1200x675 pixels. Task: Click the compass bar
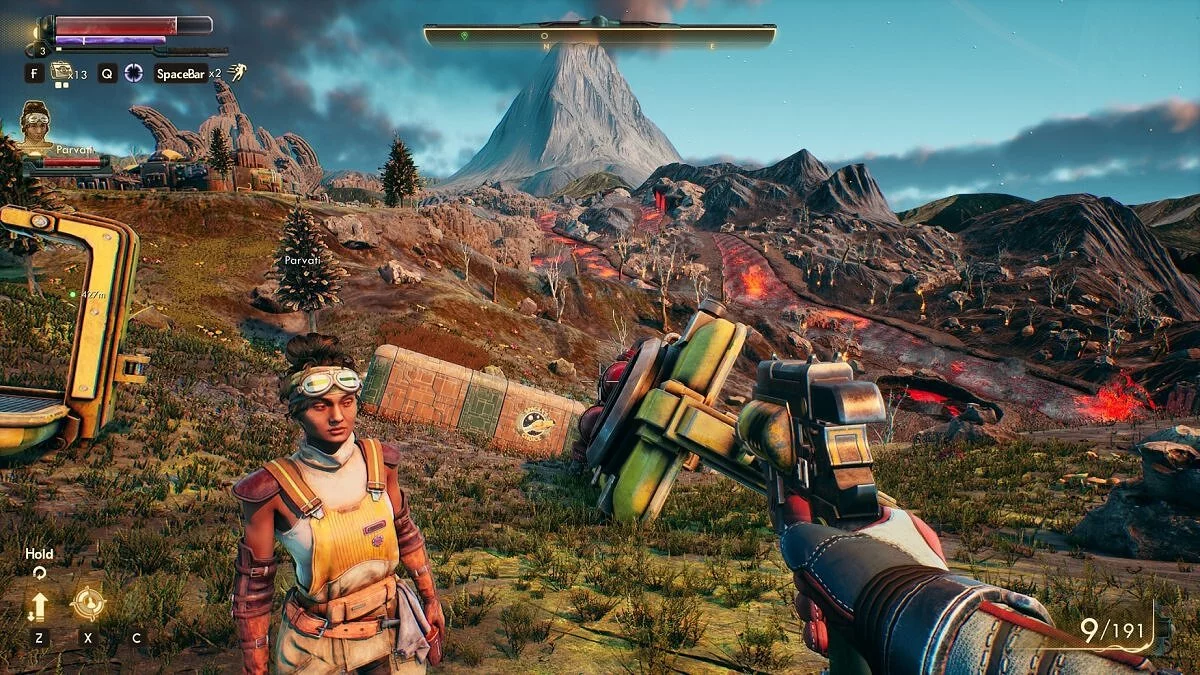pos(599,37)
